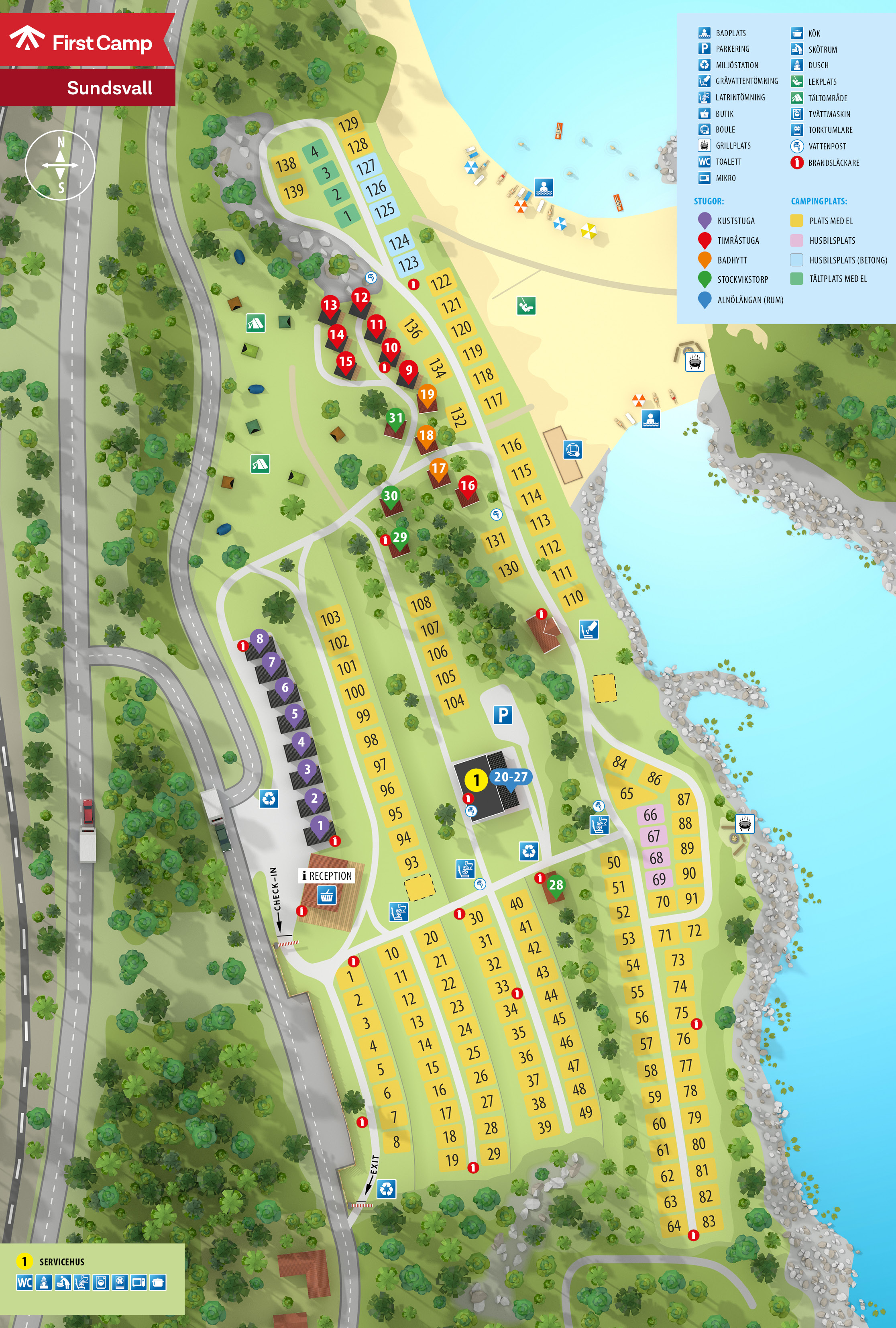Open the RECEPTION label on the map

327,875
